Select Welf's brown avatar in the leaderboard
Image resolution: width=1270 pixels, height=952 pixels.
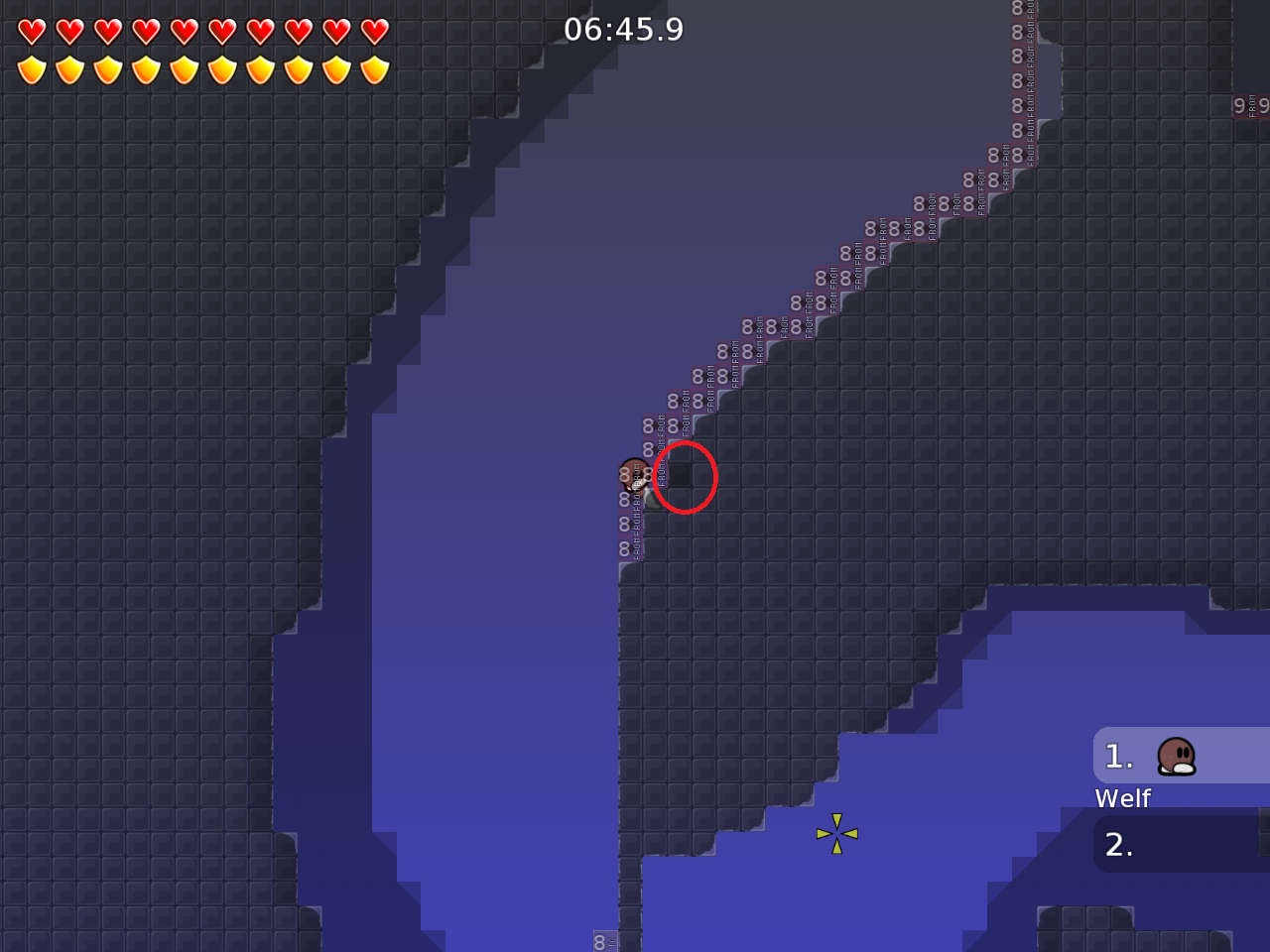point(1177,756)
